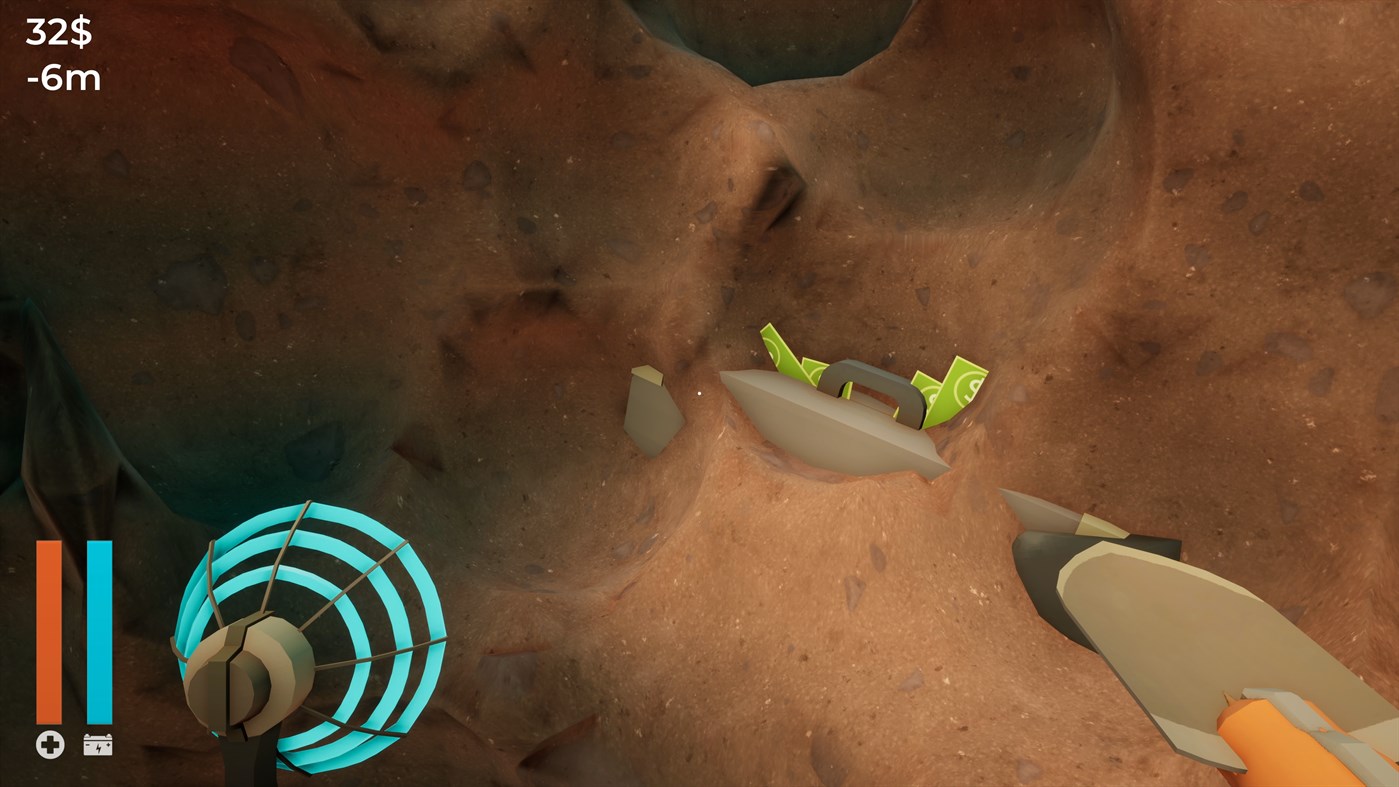Click the battery icon below the blue bar
Screen dimensions: 1399x787
pos(96,744)
